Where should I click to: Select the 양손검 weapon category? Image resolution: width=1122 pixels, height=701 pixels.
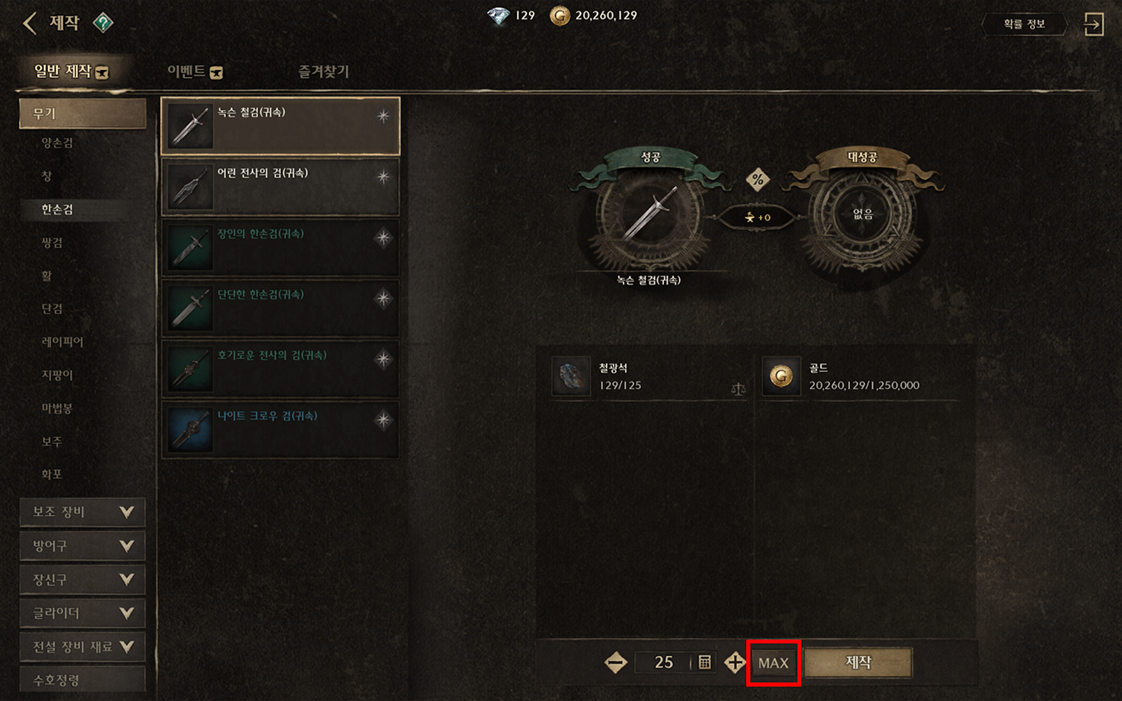pyautogui.click(x=57, y=143)
